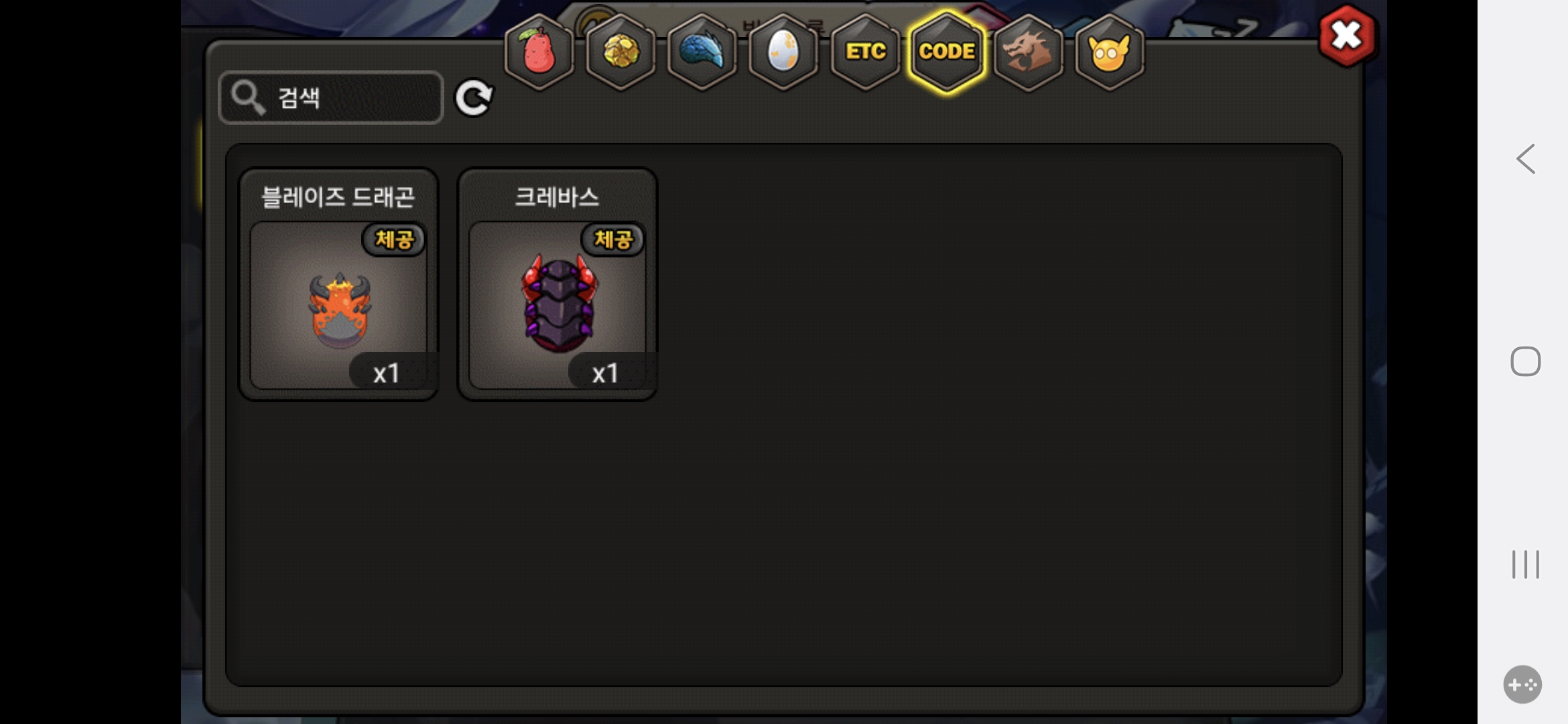Select the 블레이즈 드래곤 egg card
This screenshot has height=724, width=1568.
pyautogui.click(x=339, y=285)
